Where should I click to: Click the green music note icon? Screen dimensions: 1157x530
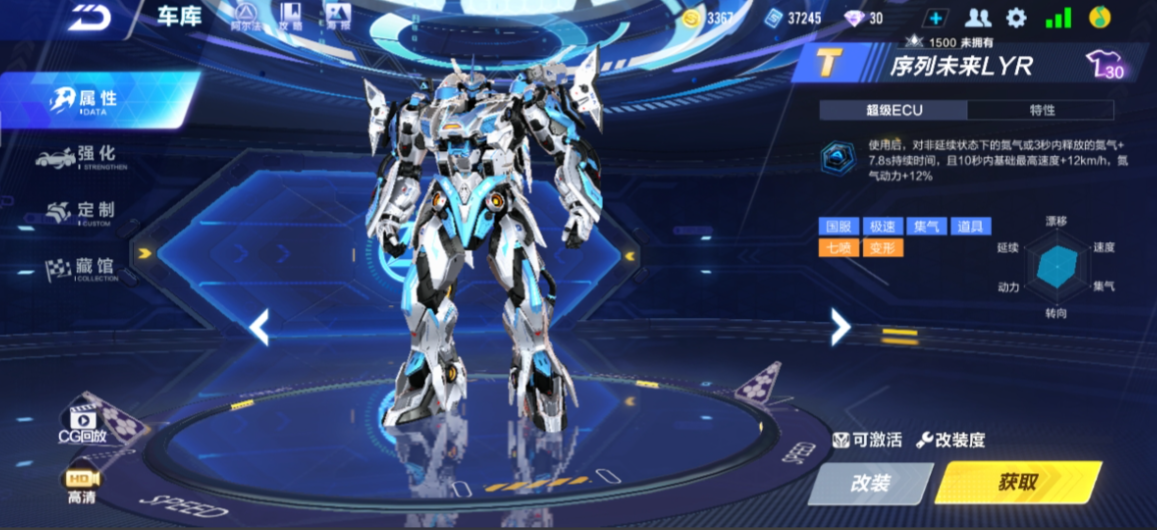pos(1099,18)
